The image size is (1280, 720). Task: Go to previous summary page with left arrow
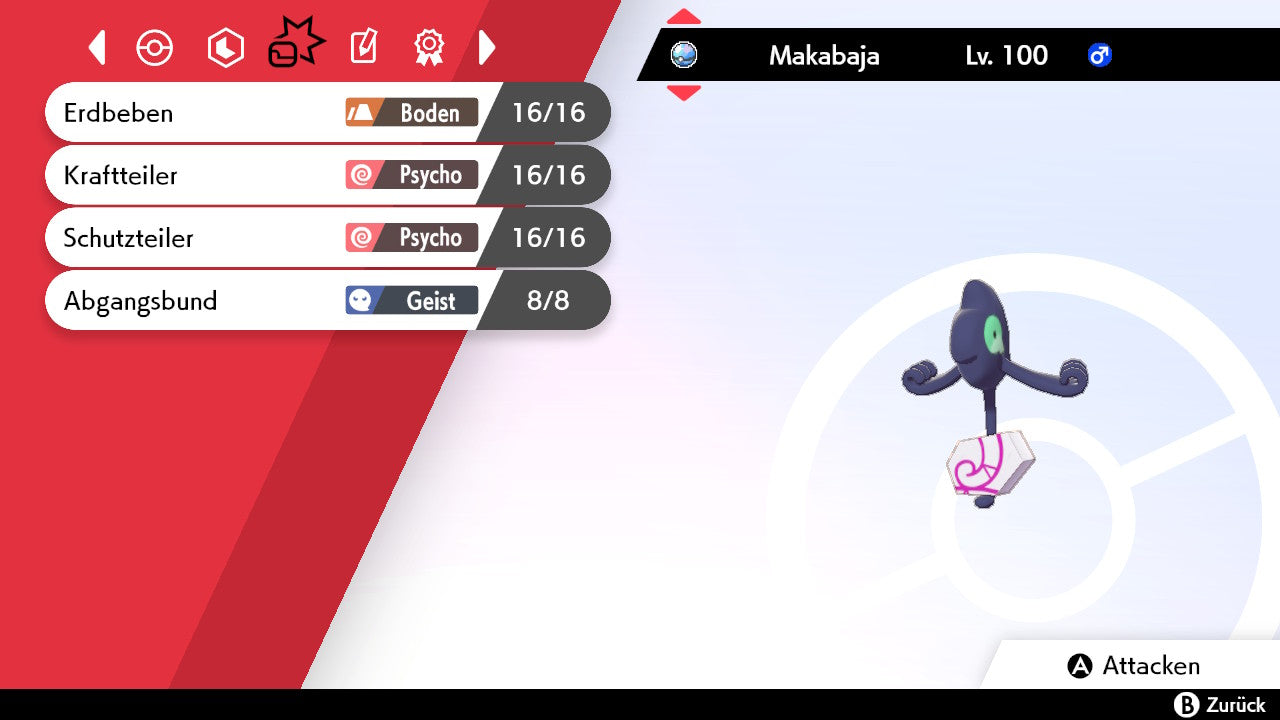point(97,47)
